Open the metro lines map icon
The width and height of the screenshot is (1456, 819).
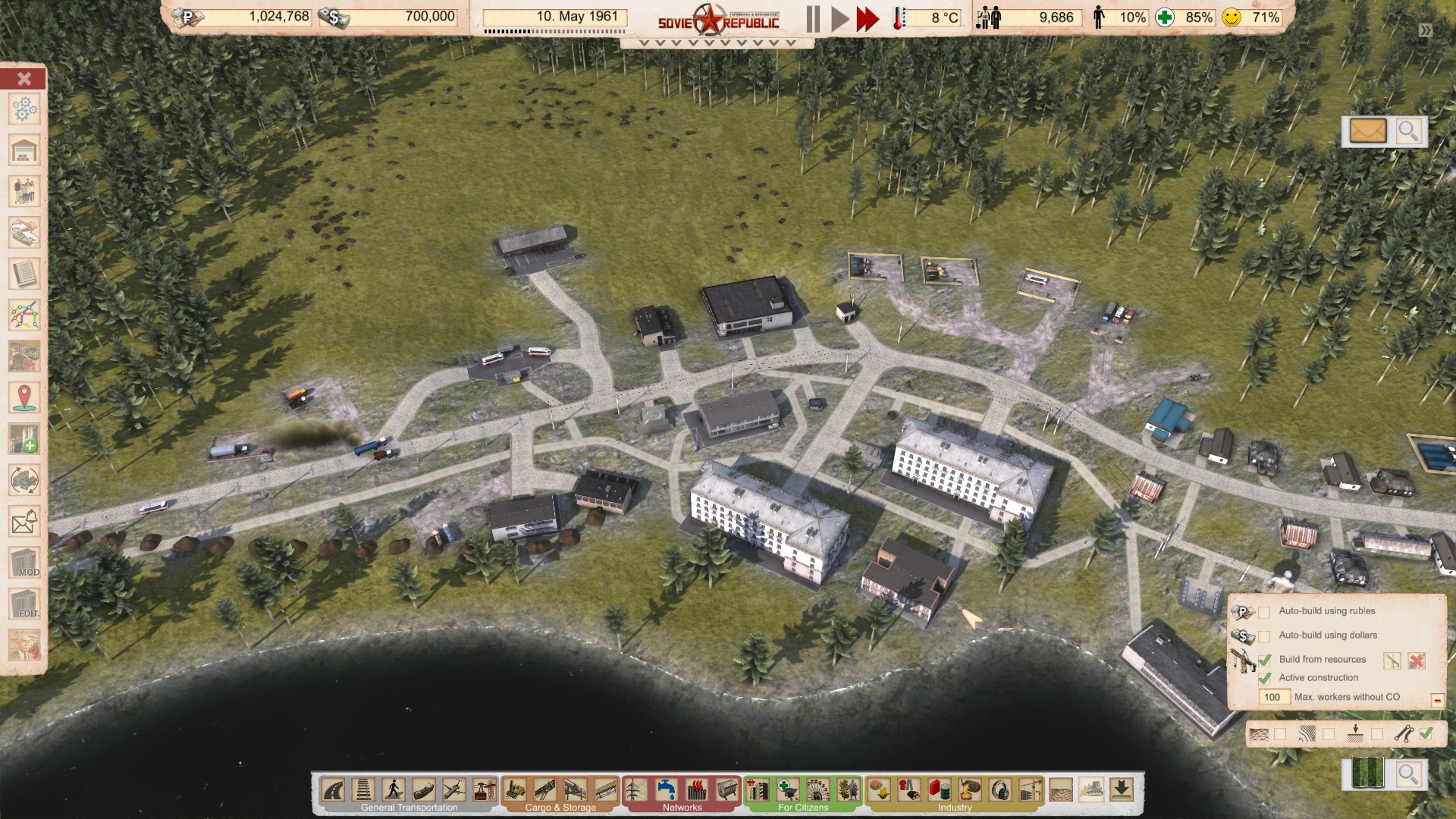click(24, 315)
